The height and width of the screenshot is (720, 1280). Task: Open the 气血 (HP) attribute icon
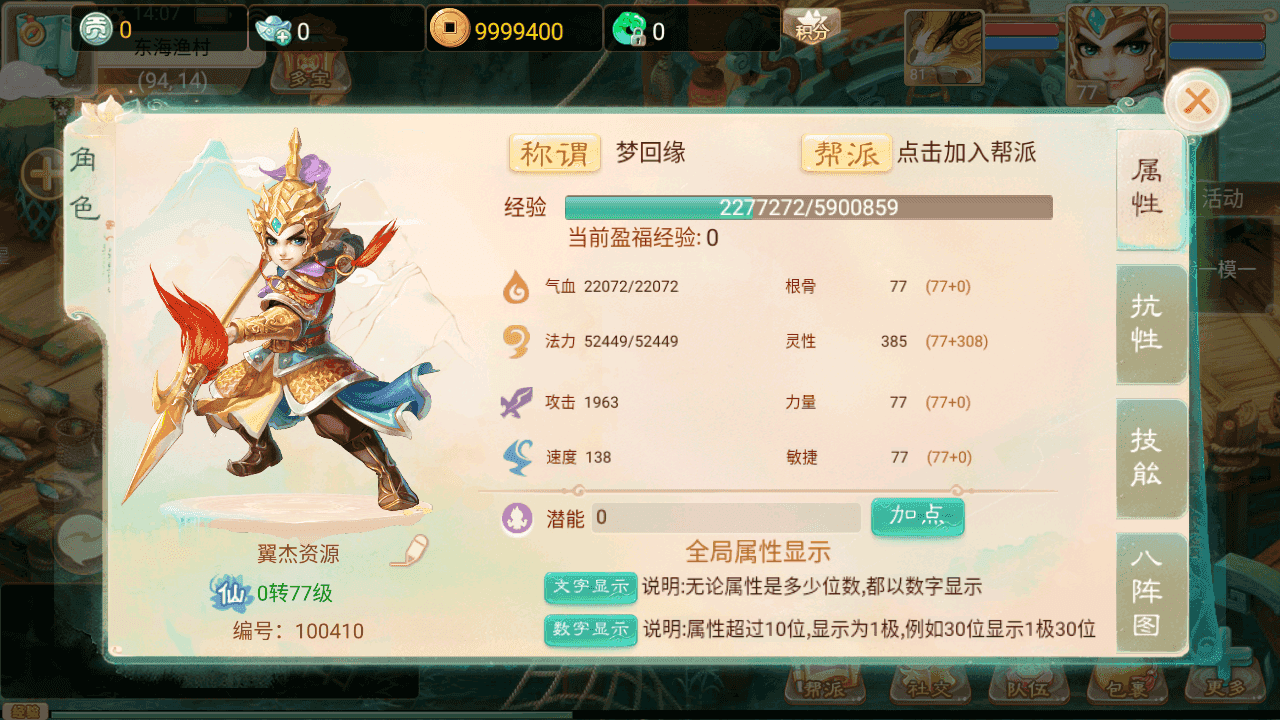coord(517,288)
